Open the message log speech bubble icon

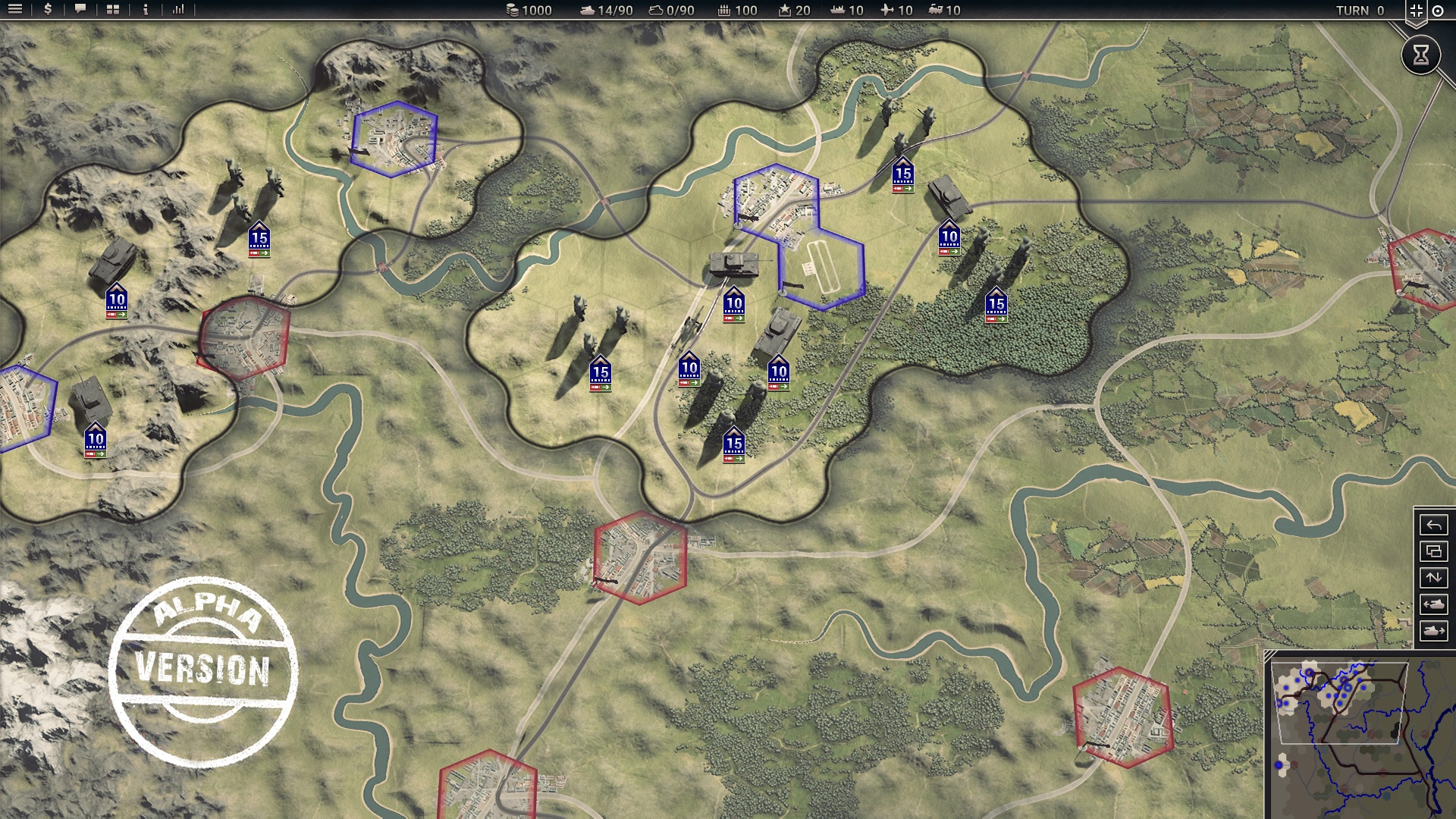click(79, 10)
